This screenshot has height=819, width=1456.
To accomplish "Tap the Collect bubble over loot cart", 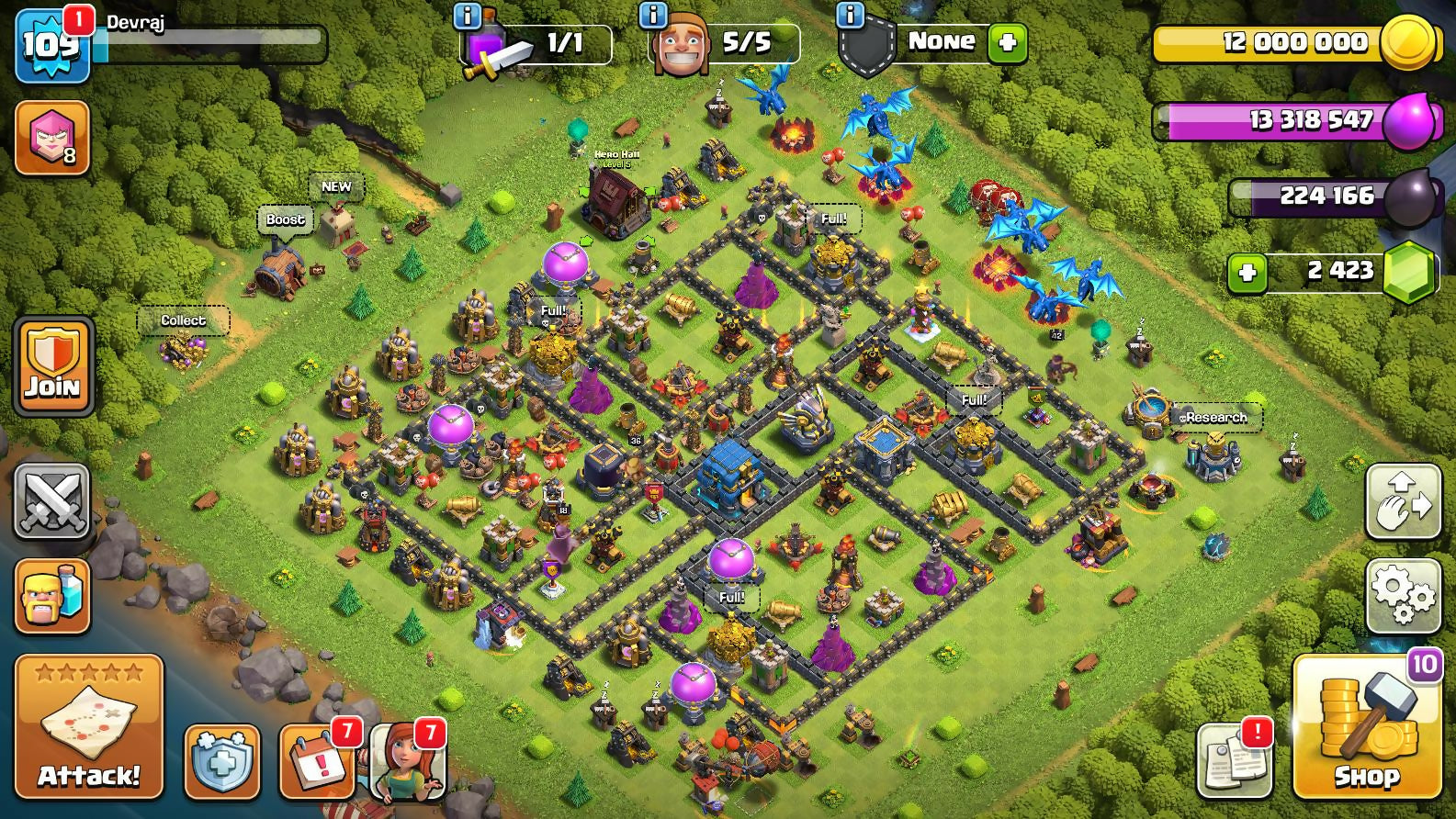I will coord(183,320).
